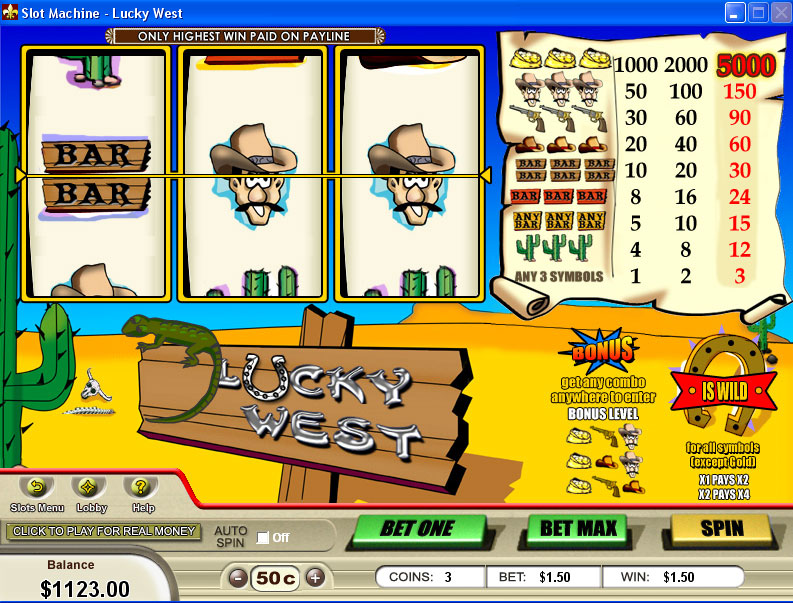Click the BET ONE button

tap(417, 529)
